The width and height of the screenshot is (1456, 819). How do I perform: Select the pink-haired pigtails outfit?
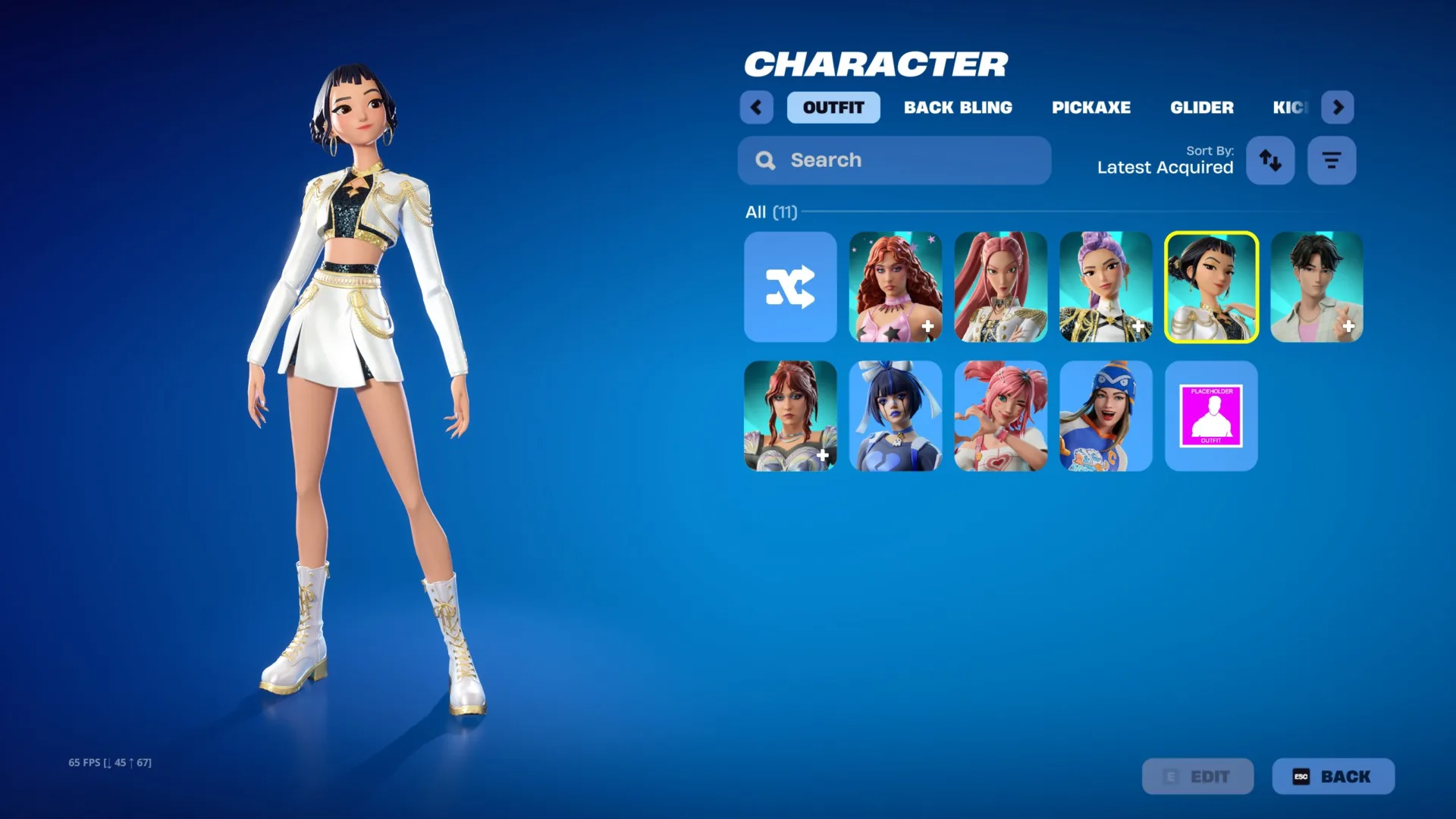tap(1000, 416)
